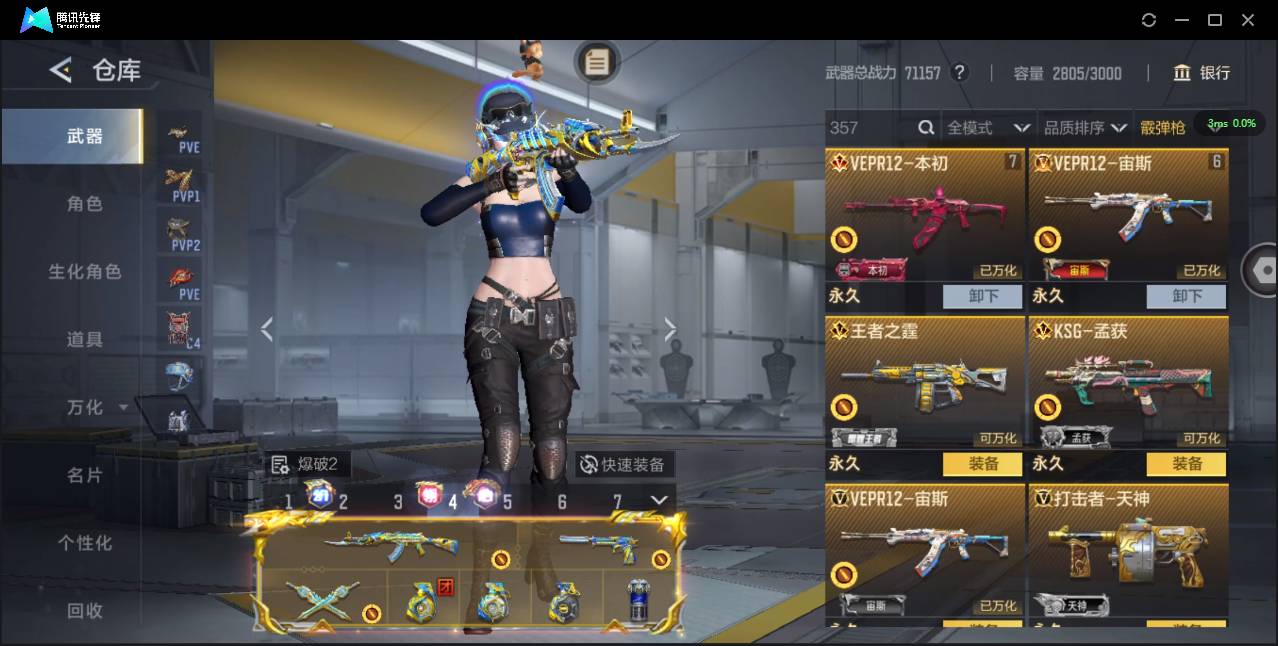Open the 品质排序 sort dropdown

[1085, 128]
